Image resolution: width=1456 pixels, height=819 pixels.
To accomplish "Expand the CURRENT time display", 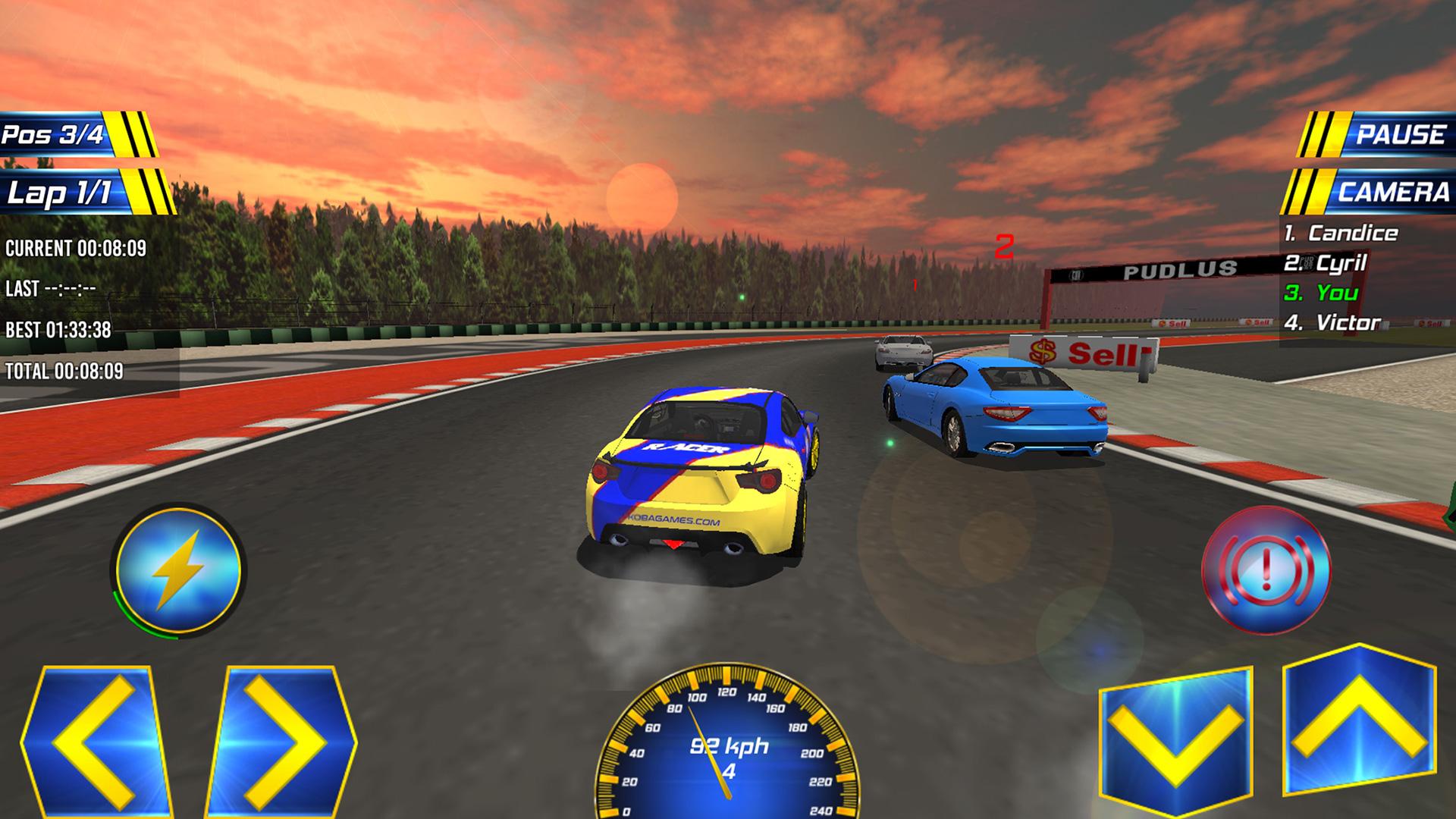I will (x=76, y=246).
